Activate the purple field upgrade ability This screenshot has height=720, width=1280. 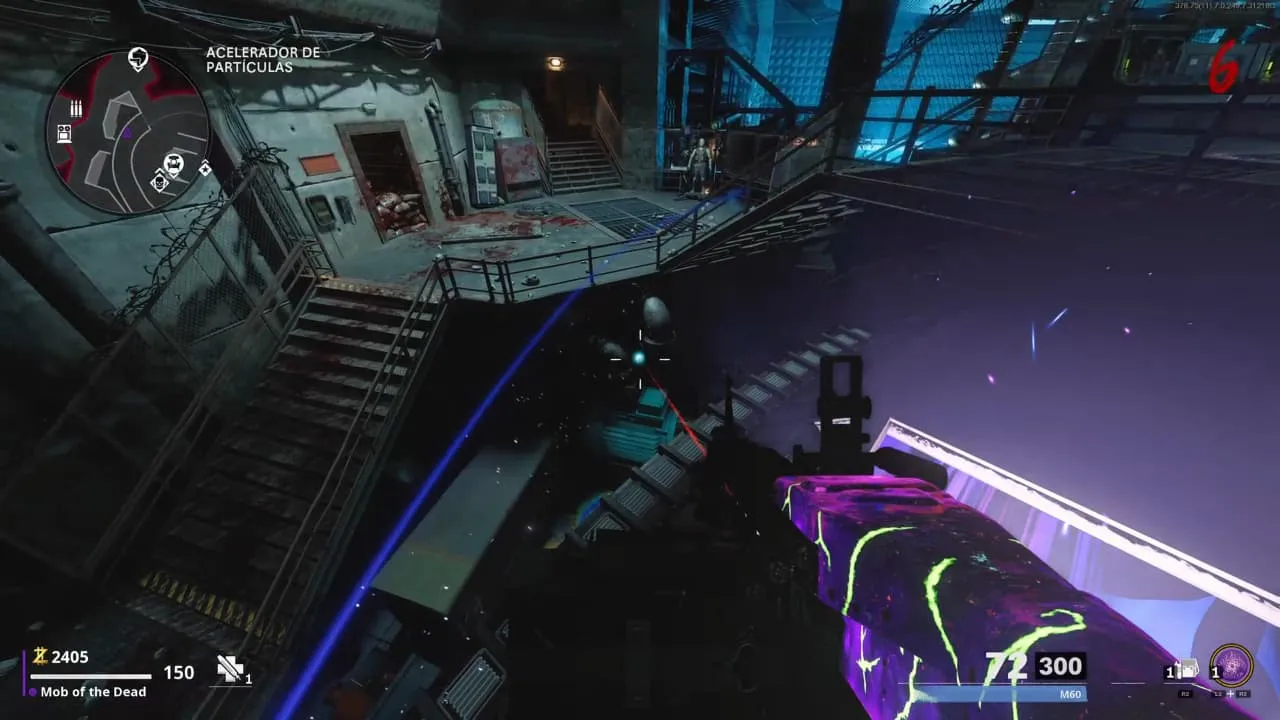[1230, 666]
